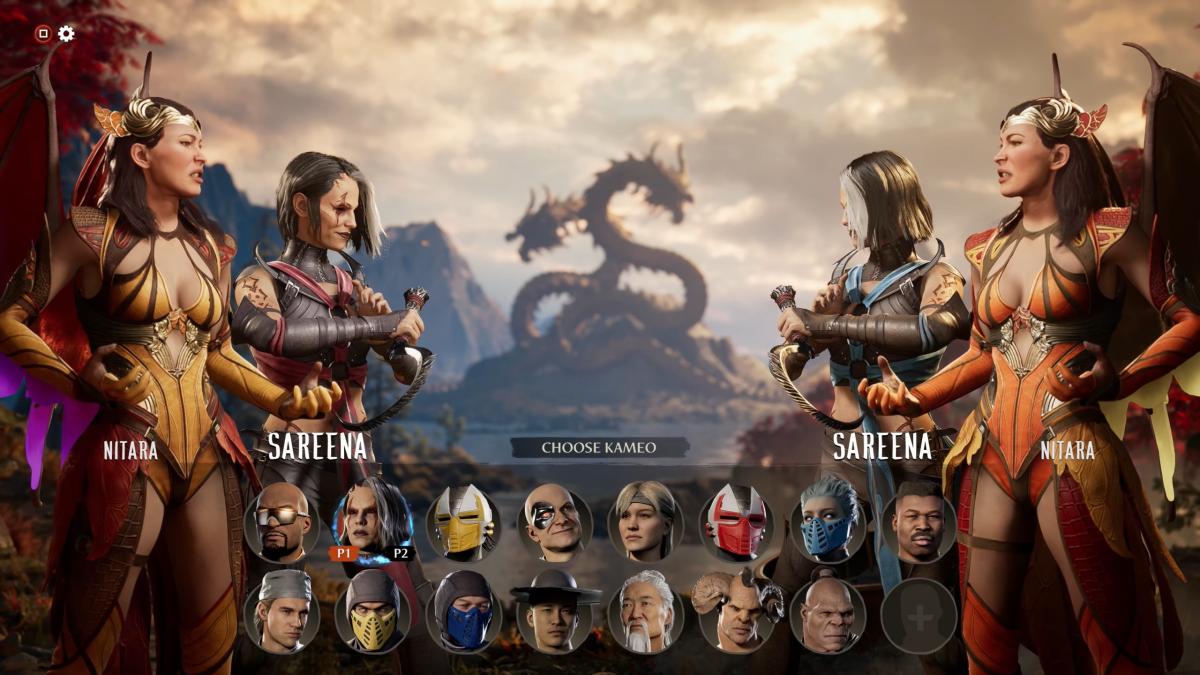Pick the red-helmeted Sektor kameo

coord(737,522)
